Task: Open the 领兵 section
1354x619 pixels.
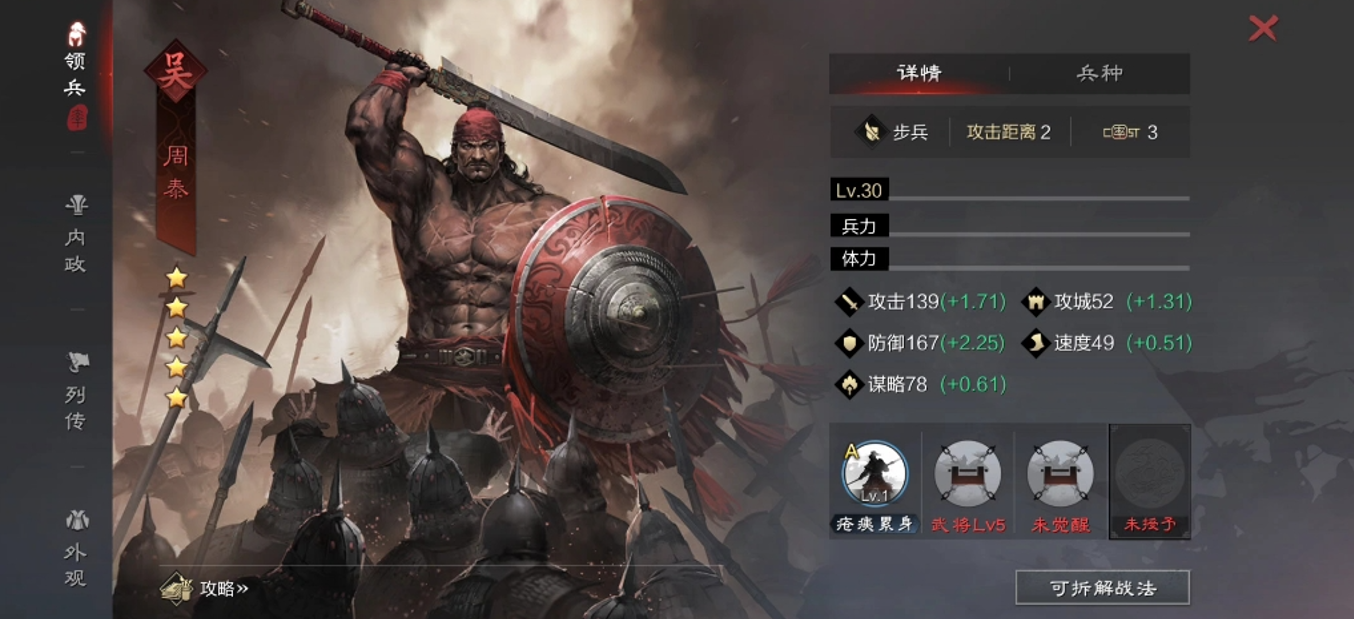Action: tap(76, 74)
